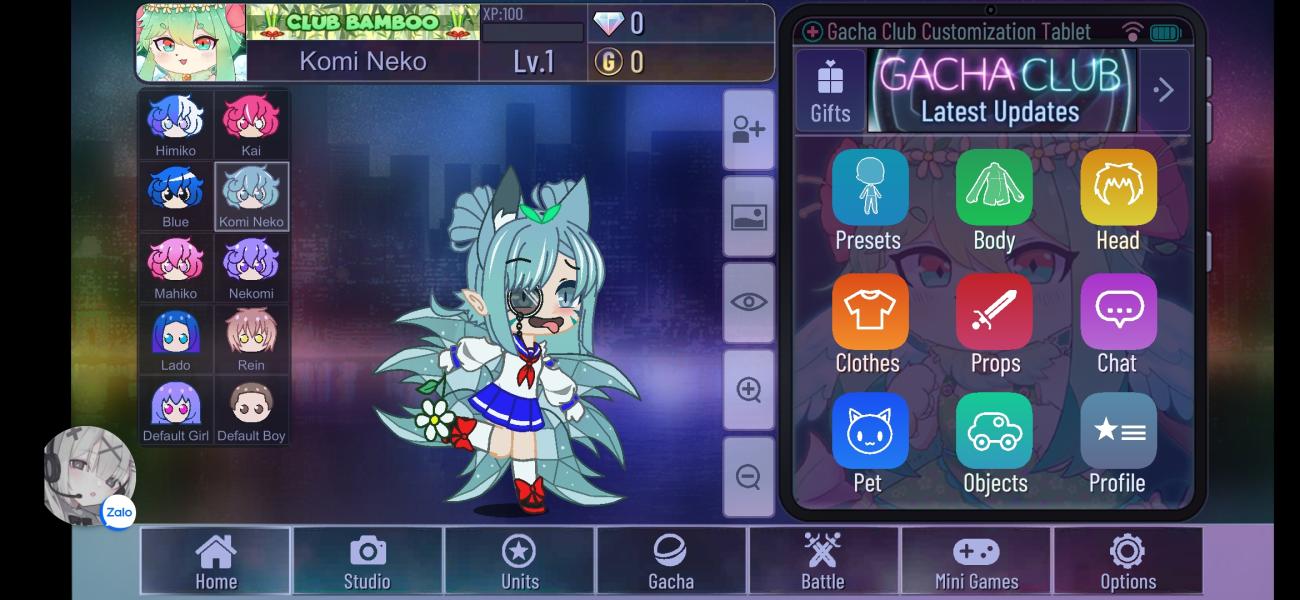Click the zoom-in magnifier button
Viewport: 1300px width, 600px height.
[x=748, y=390]
